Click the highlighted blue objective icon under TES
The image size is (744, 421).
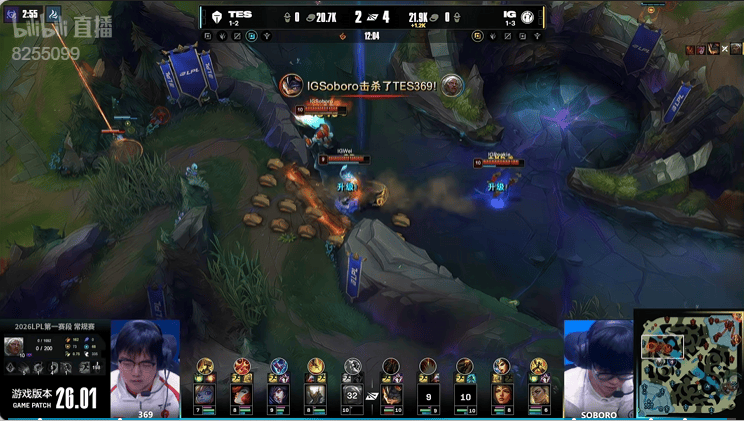click(252, 36)
